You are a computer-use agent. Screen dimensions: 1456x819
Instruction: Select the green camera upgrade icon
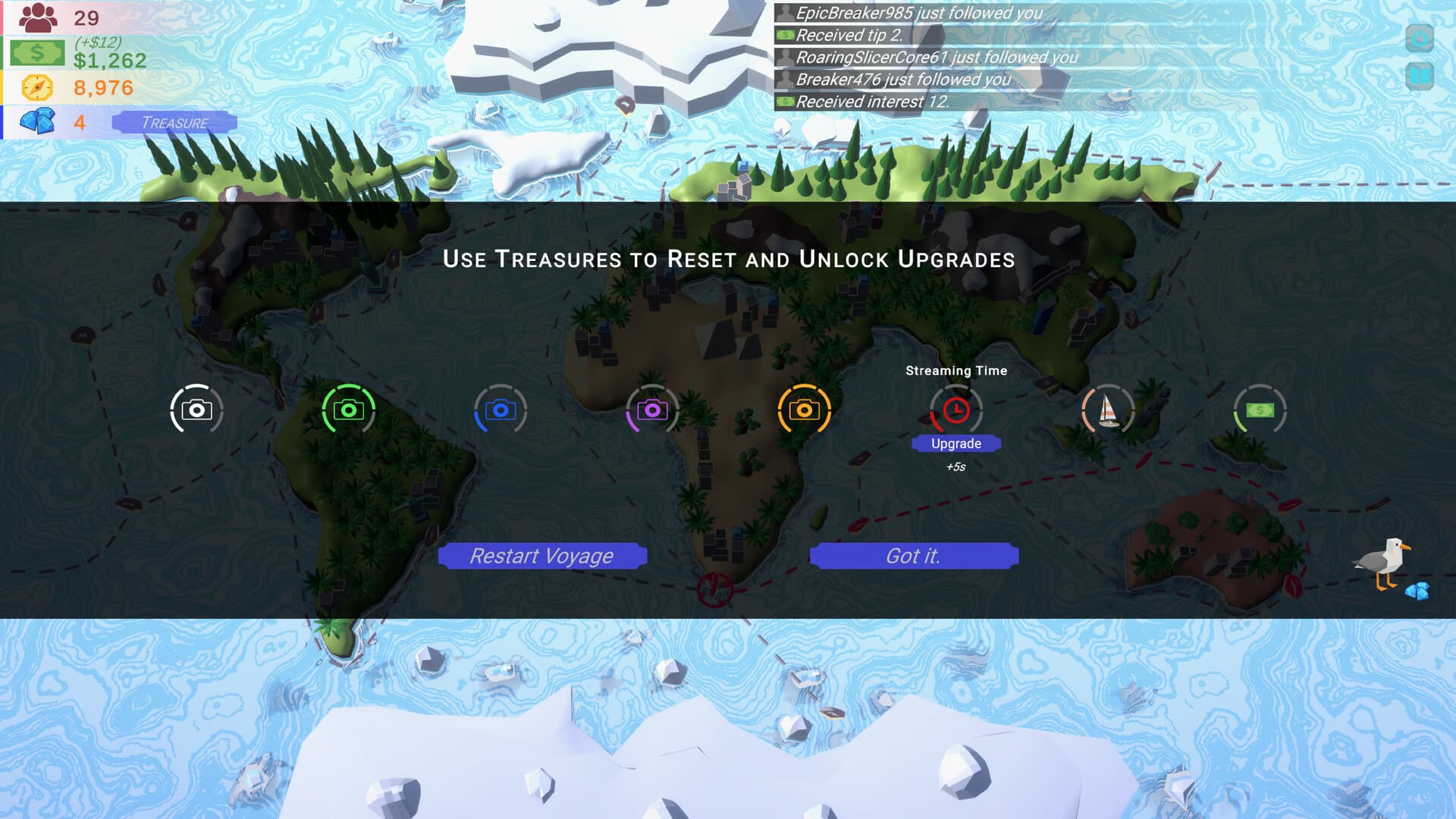(348, 409)
